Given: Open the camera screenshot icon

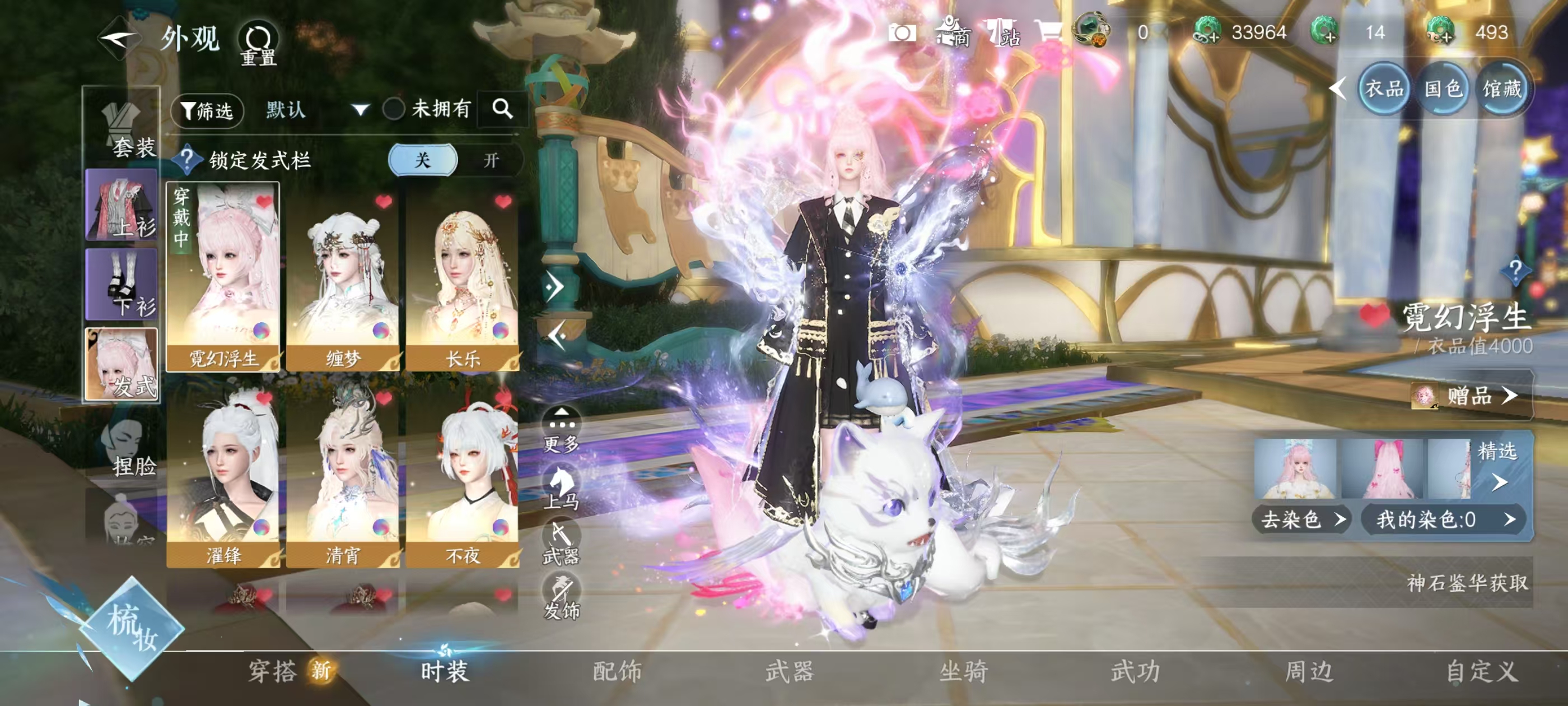Looking at the screenshot, I should (902, 33).
